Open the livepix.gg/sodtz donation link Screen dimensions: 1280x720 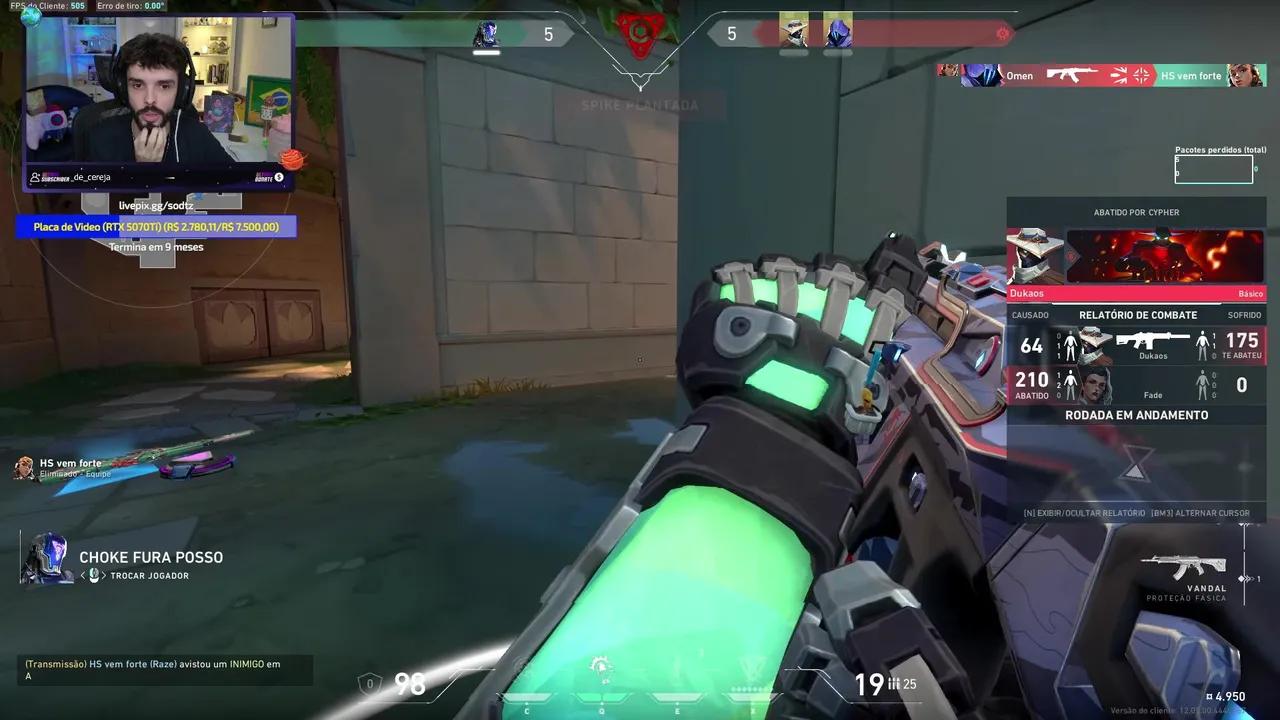(156, 204)
